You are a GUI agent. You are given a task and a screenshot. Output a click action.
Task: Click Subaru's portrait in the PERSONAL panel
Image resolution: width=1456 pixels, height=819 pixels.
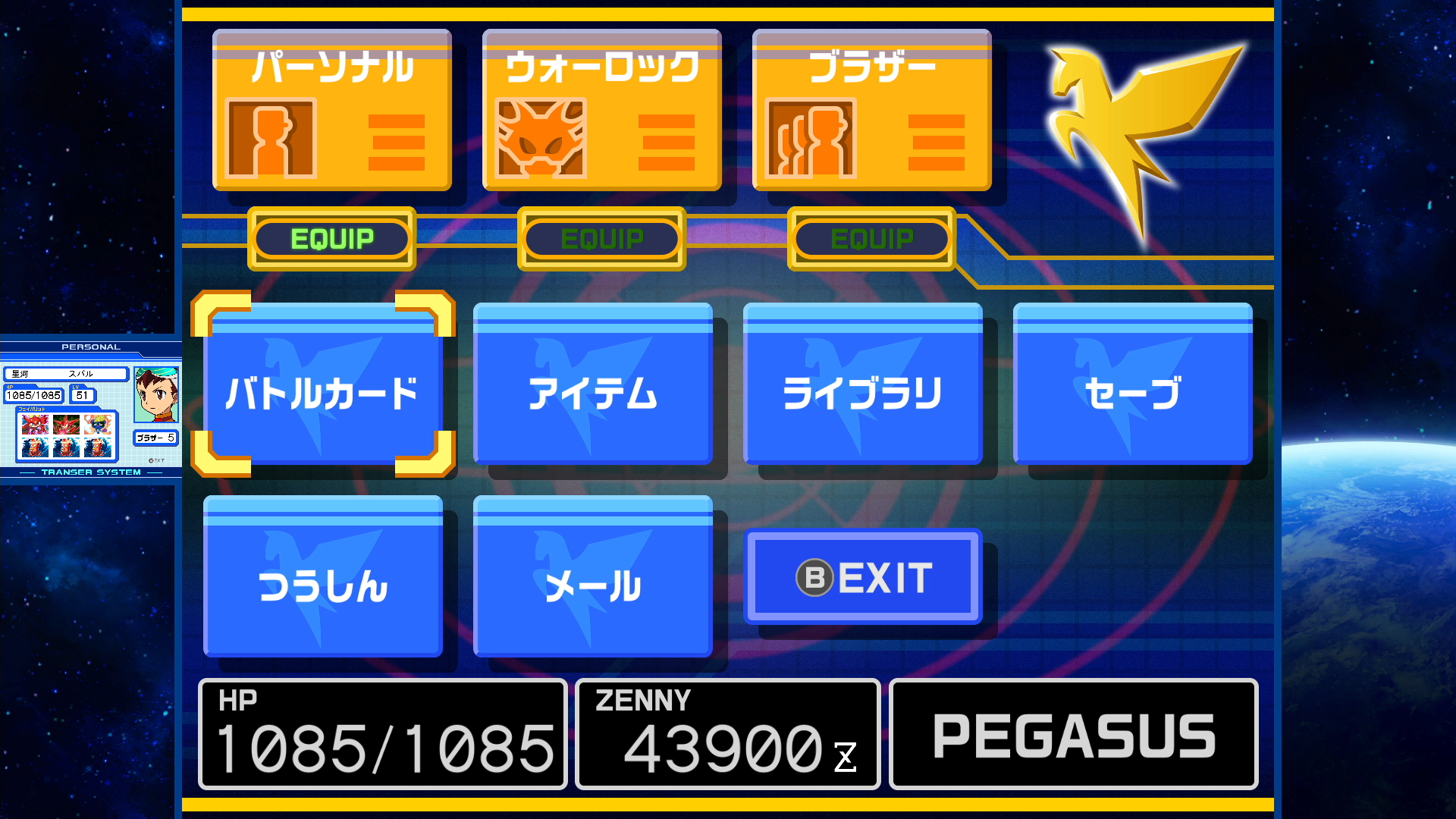coord(156,394)
